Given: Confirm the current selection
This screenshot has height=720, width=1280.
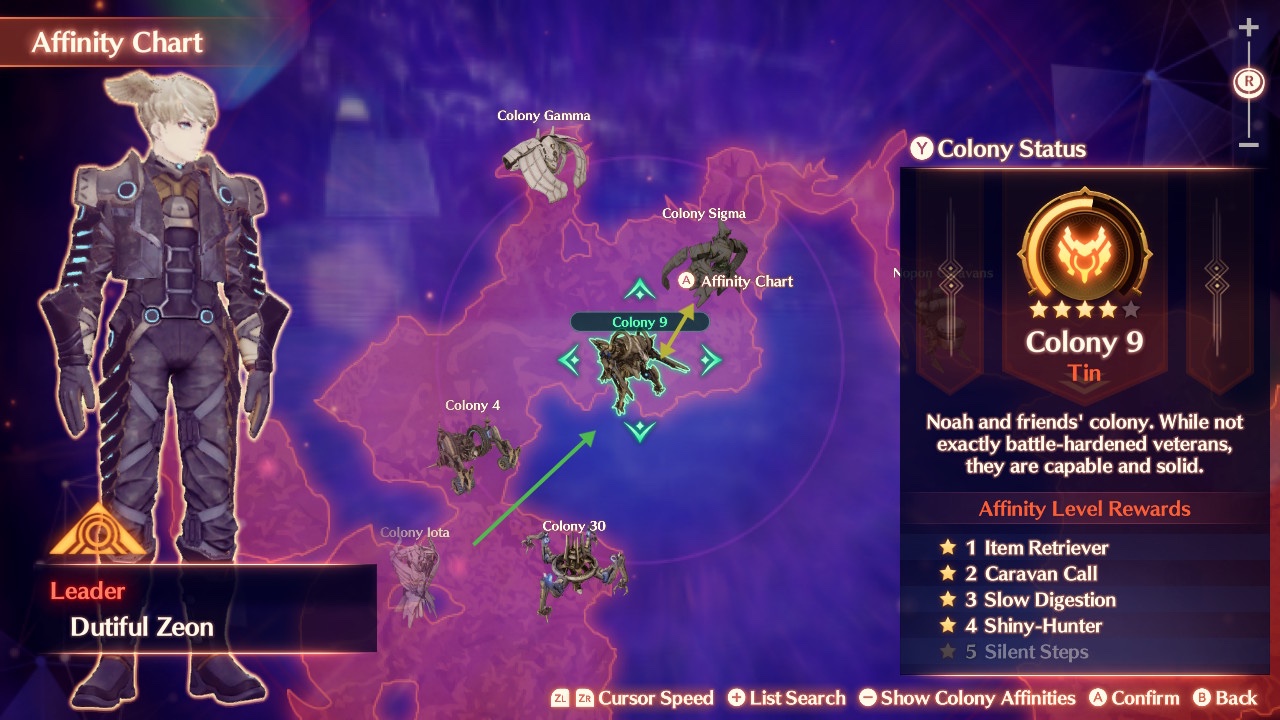Looking at the screenshot, I should [x=1134, y=698].
